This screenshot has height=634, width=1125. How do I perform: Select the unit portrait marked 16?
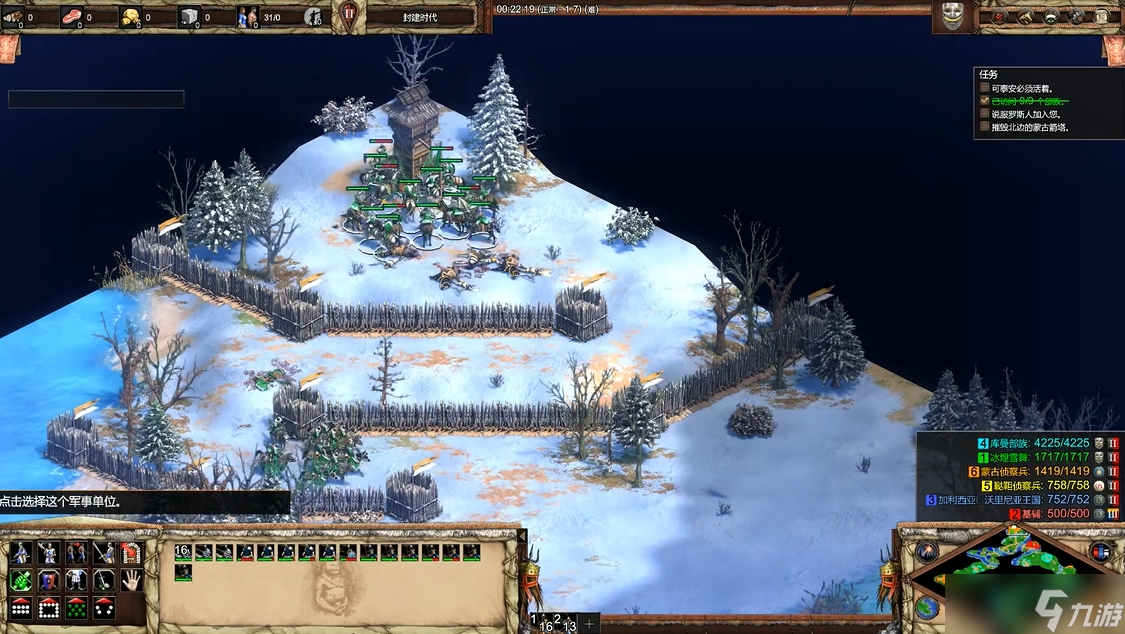(x=183, y=552)
